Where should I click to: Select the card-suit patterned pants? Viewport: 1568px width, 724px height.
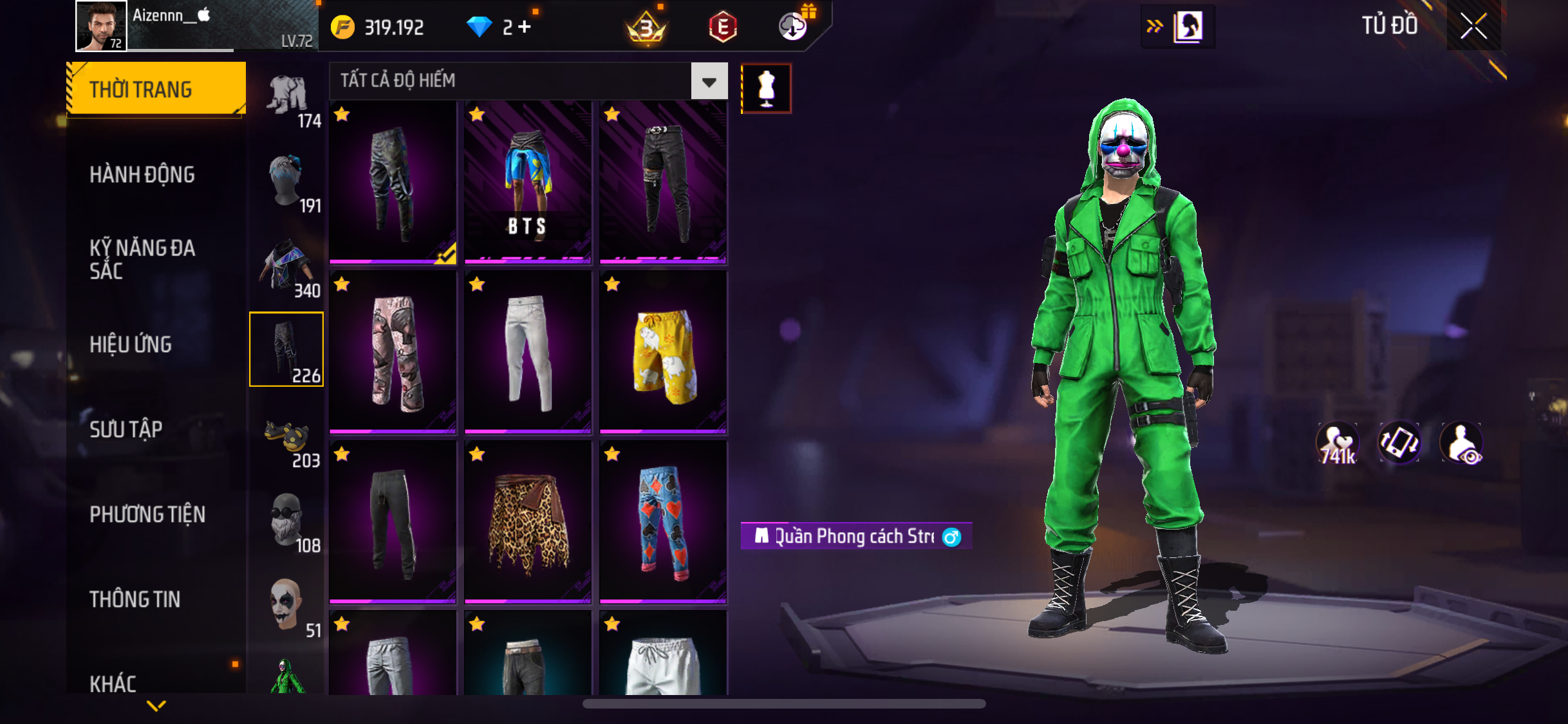point(663,522)
